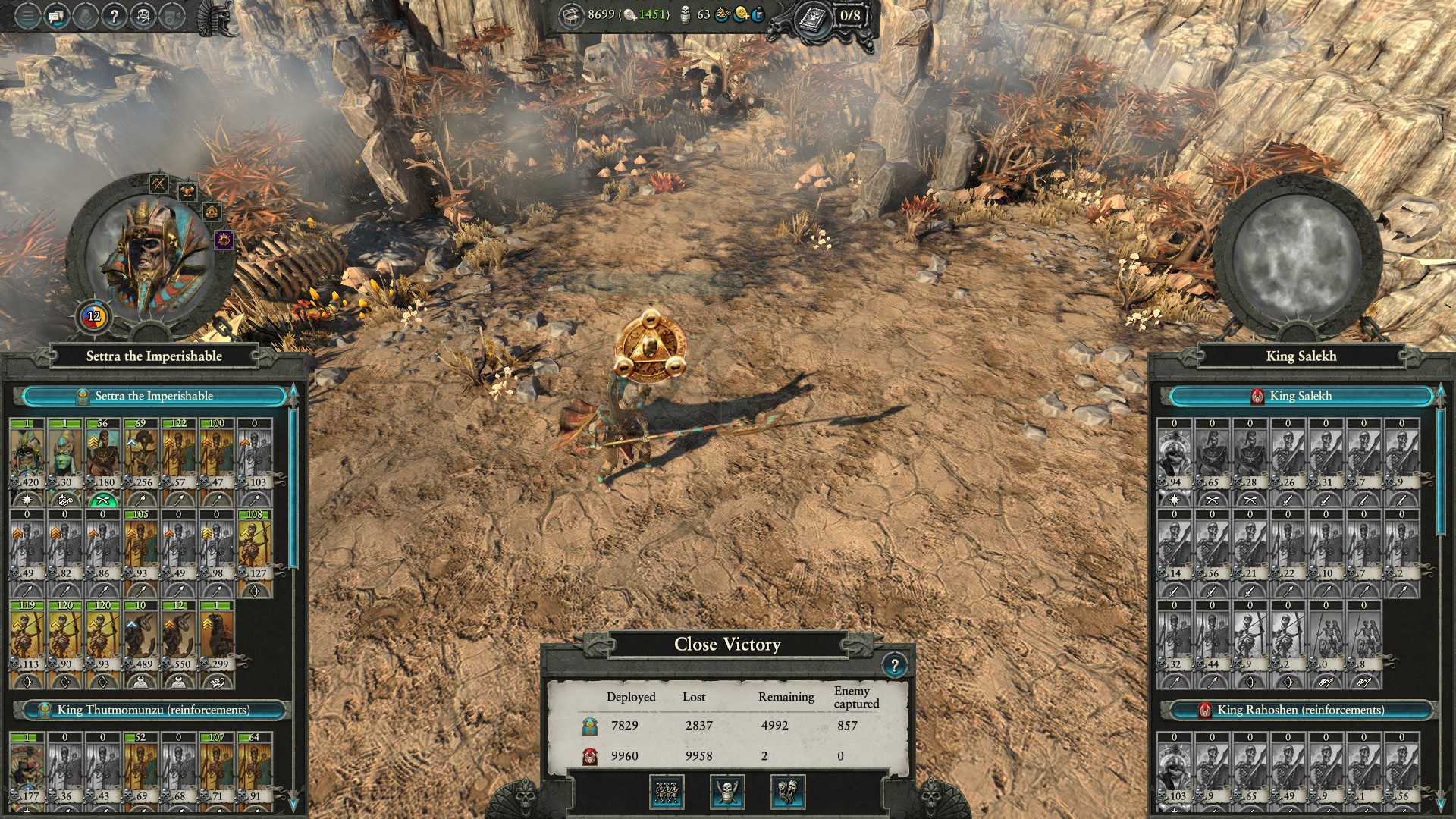Choose the three skeletons captive option
The width and height of the screenshot is (1456, 819).
click(x=667, y=792)
